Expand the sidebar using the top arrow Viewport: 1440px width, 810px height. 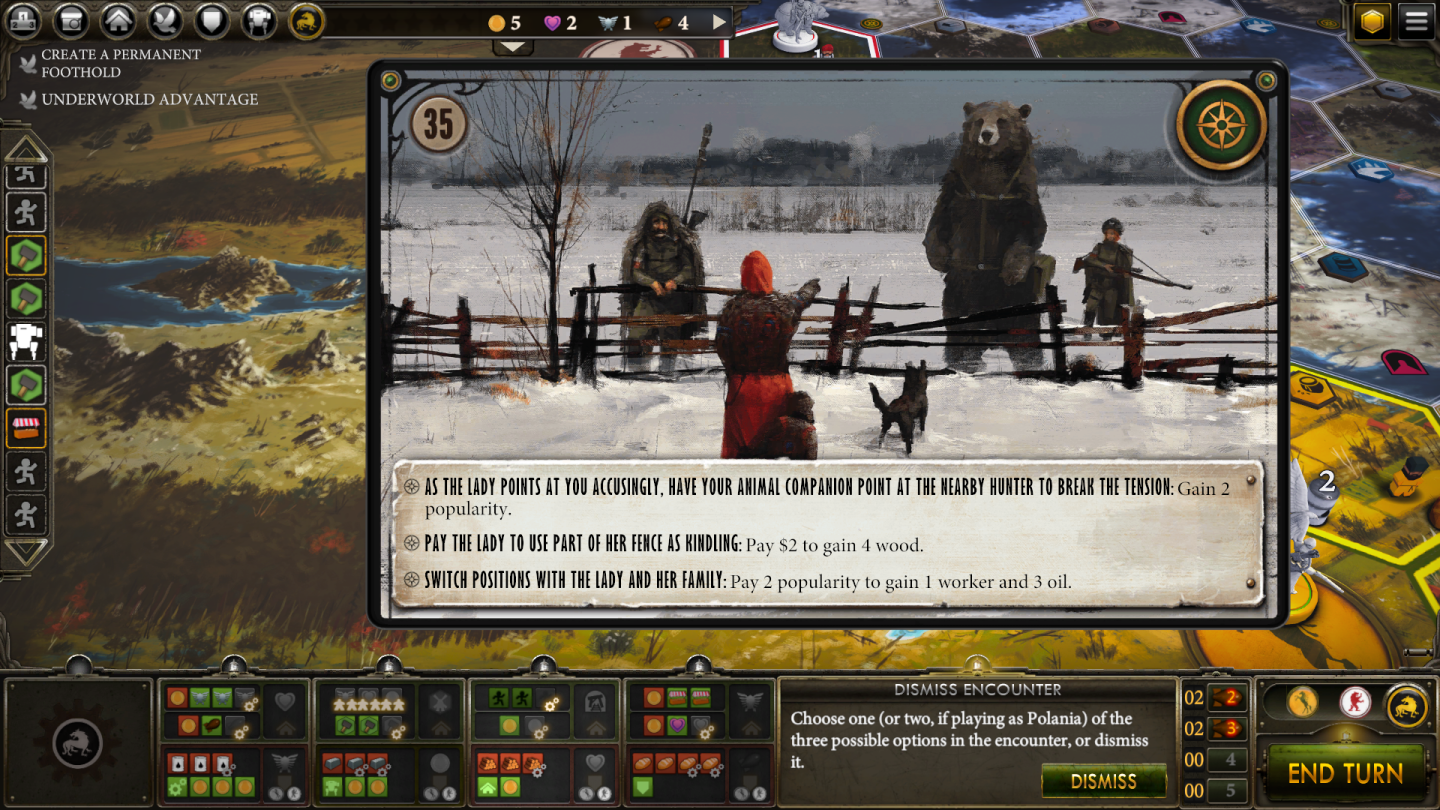(25, 150)
